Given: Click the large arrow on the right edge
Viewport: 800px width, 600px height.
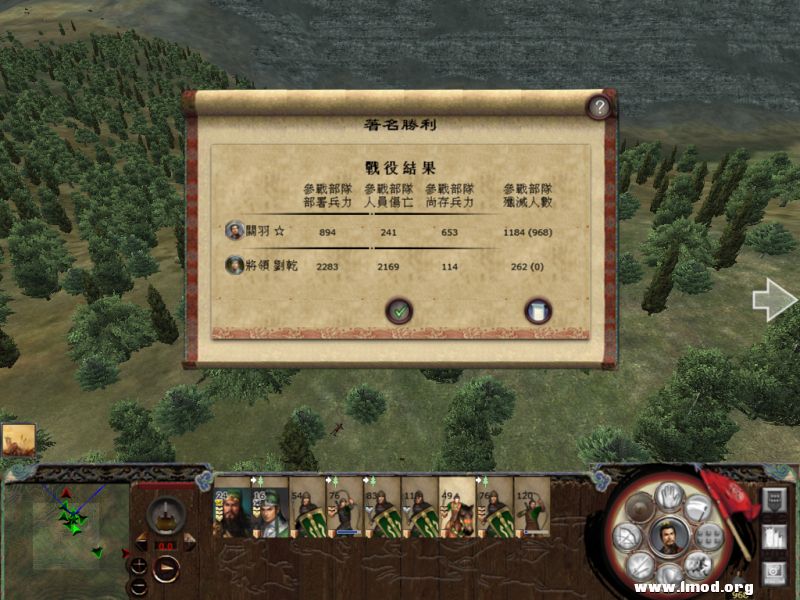Looking at the screenshot, I should [x=773, y=300].
